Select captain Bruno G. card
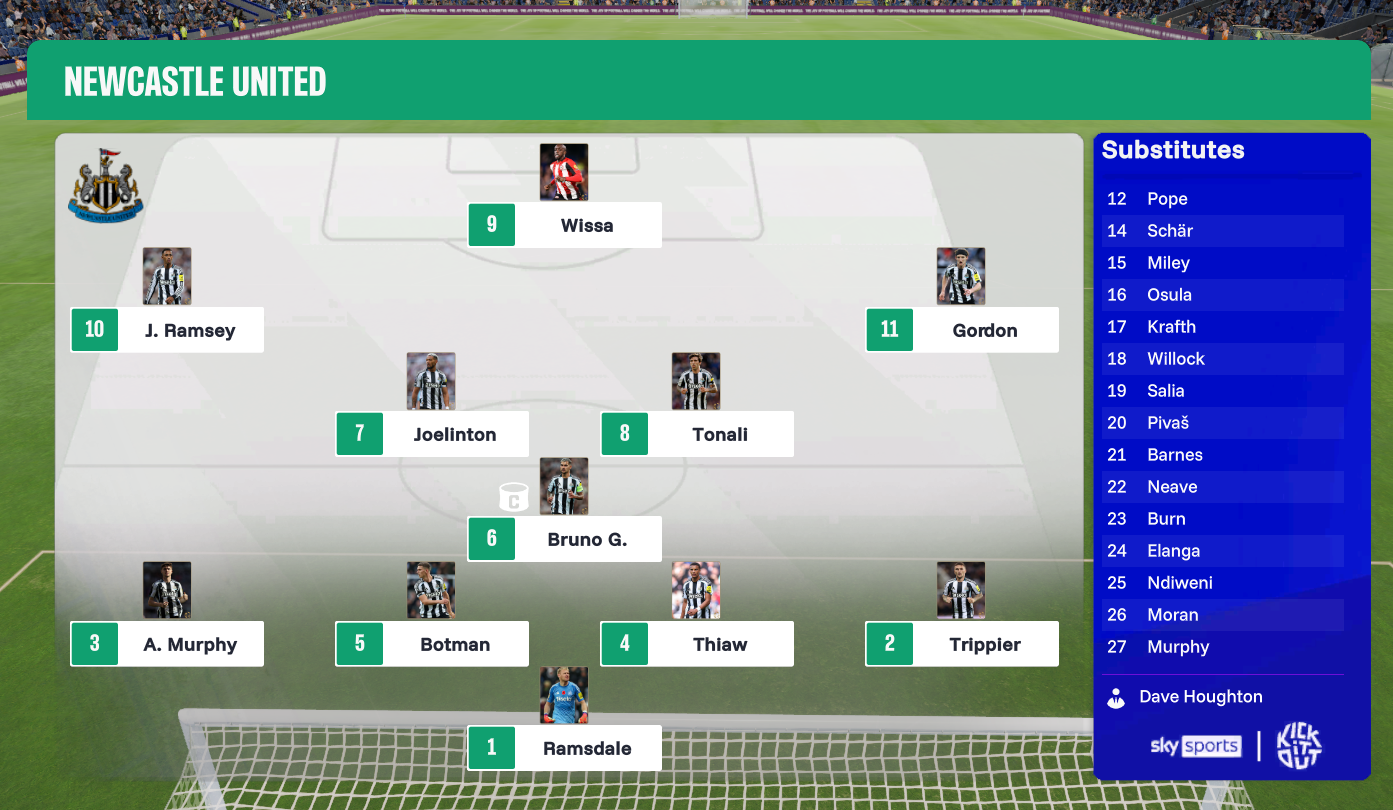Screen dimensions: 1393x810 pyautogui.click(x=565, y=539)
